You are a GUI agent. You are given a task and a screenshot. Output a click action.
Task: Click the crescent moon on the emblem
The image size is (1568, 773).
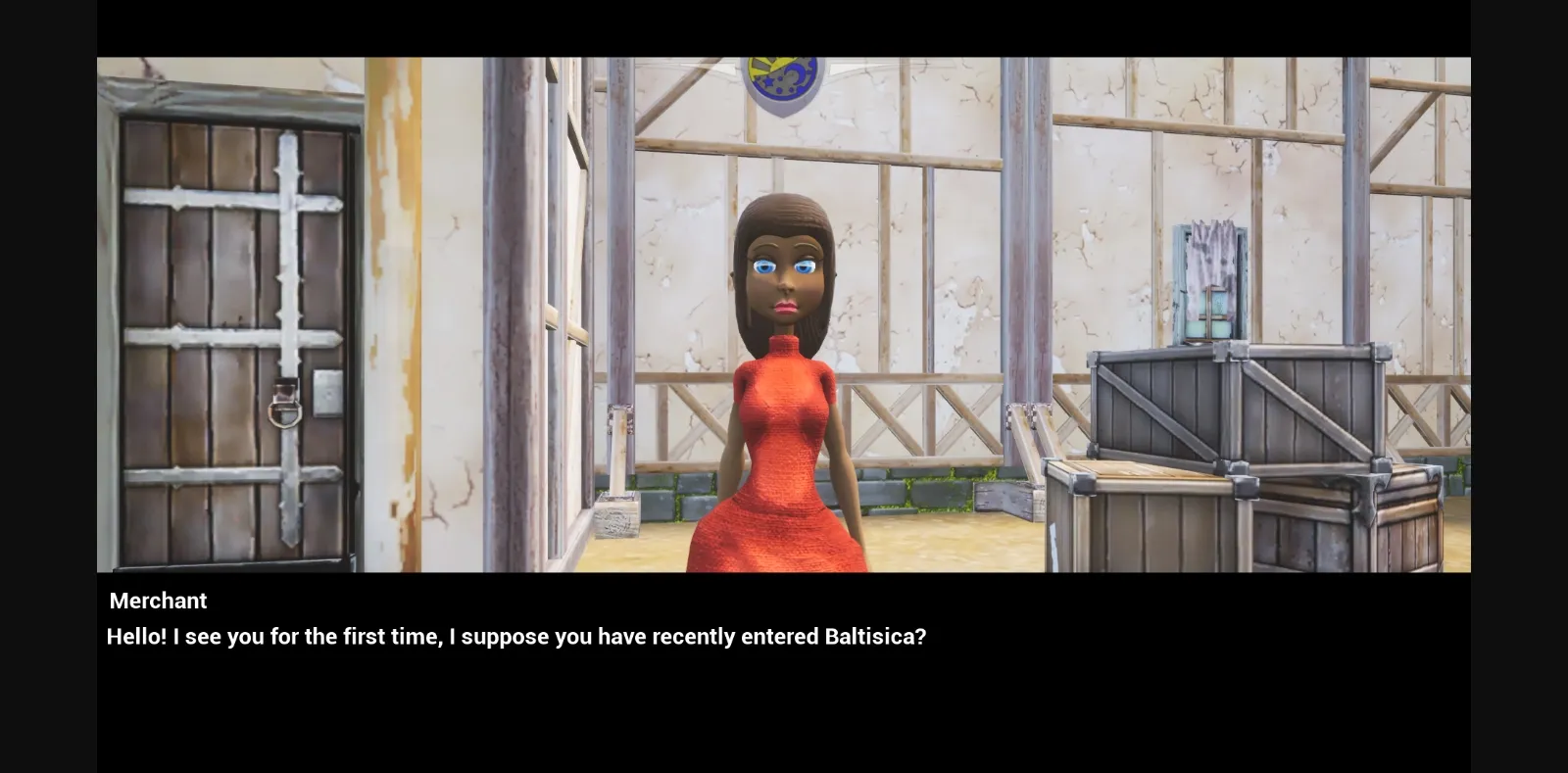point(799,75)
